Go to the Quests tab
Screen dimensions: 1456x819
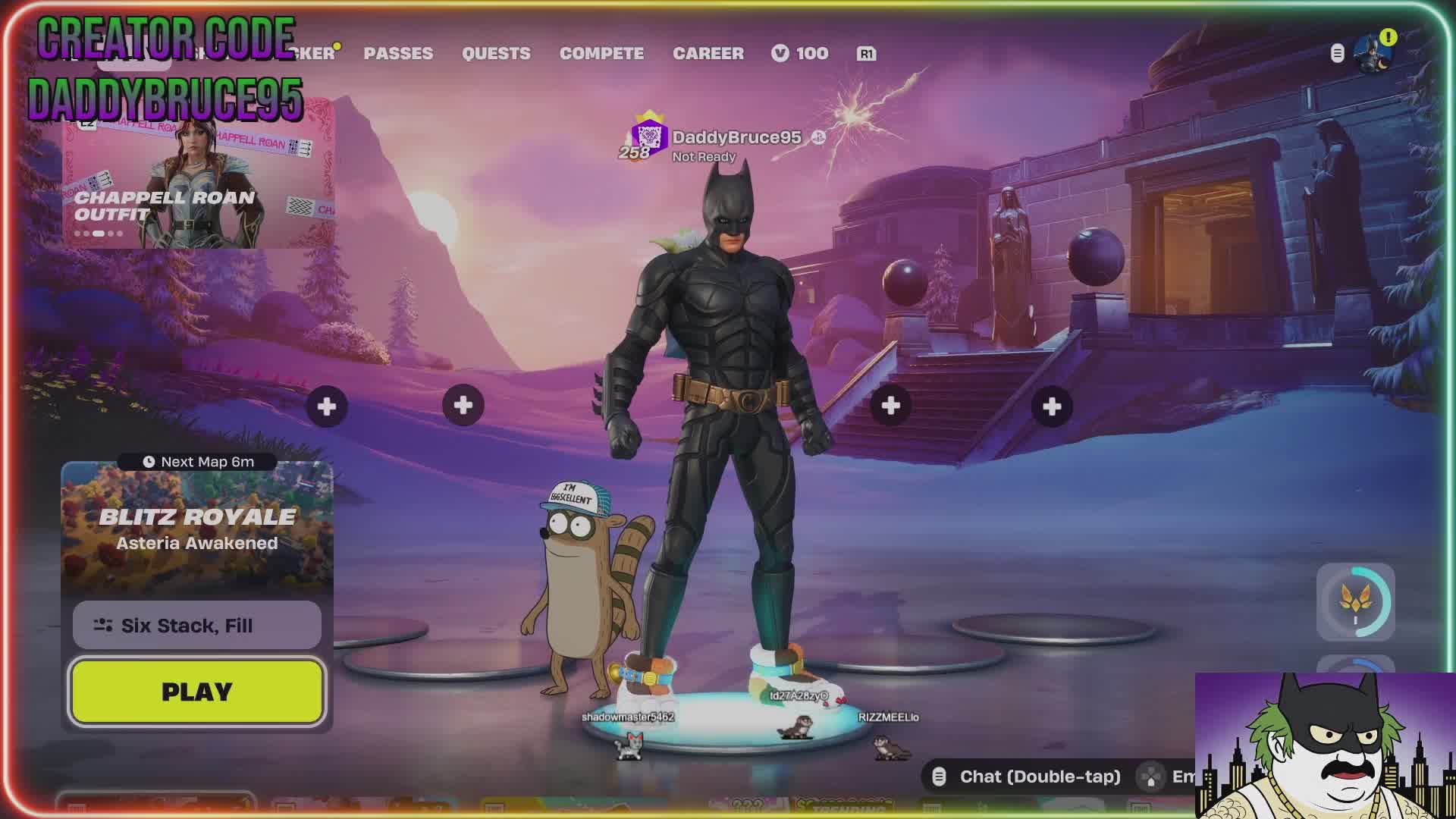(x=496, y=53)
